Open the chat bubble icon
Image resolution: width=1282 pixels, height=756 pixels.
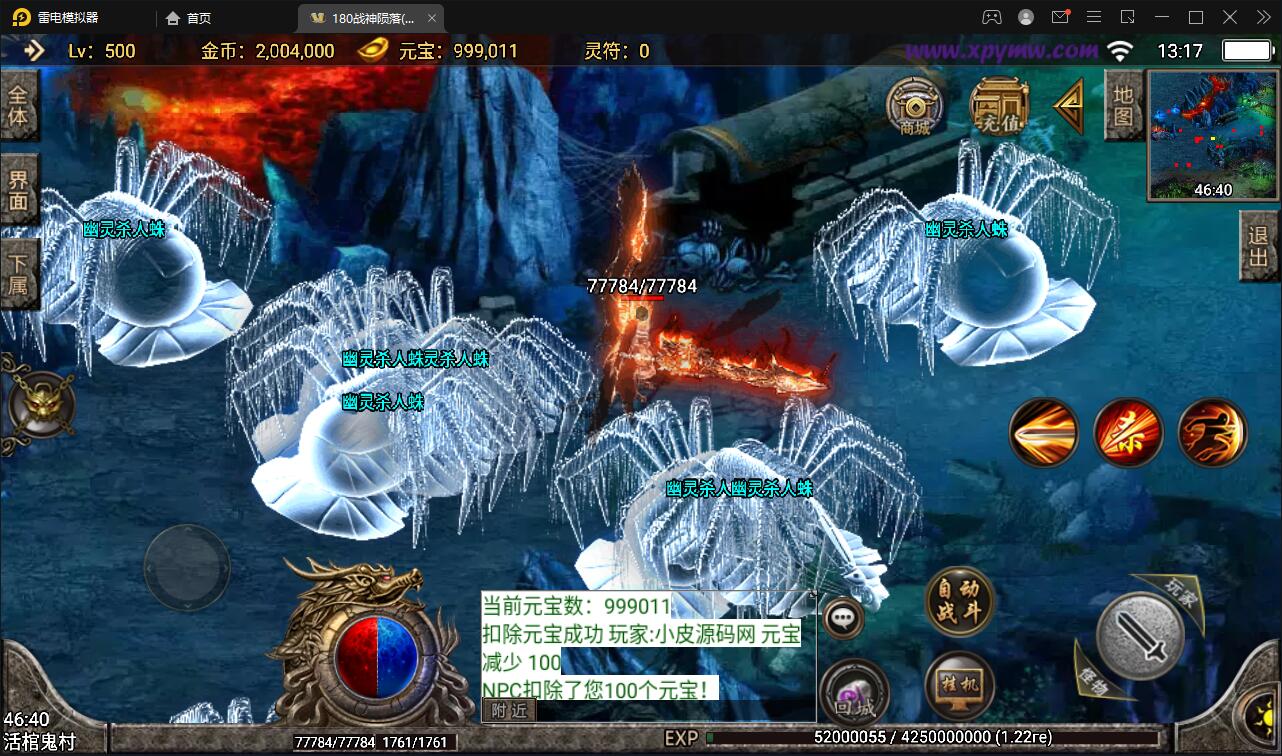tap(843, 618)
